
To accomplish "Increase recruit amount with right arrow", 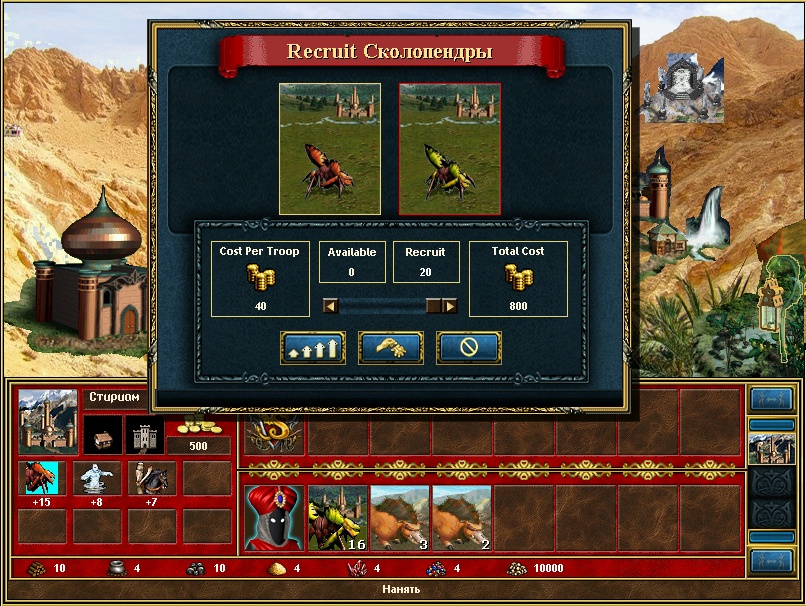I will coord(451,306).
